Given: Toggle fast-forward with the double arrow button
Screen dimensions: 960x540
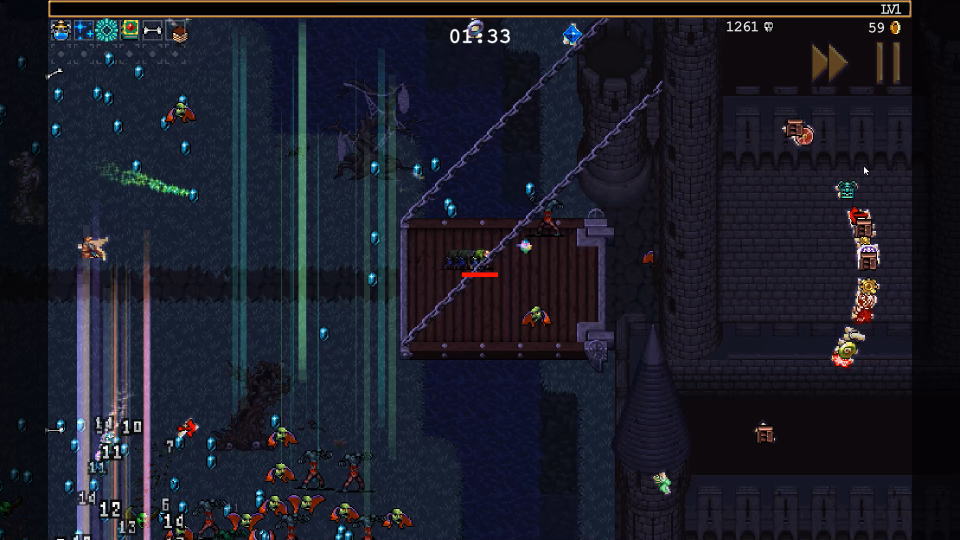Looking at the screenshot, I should [x=829, y=63].
